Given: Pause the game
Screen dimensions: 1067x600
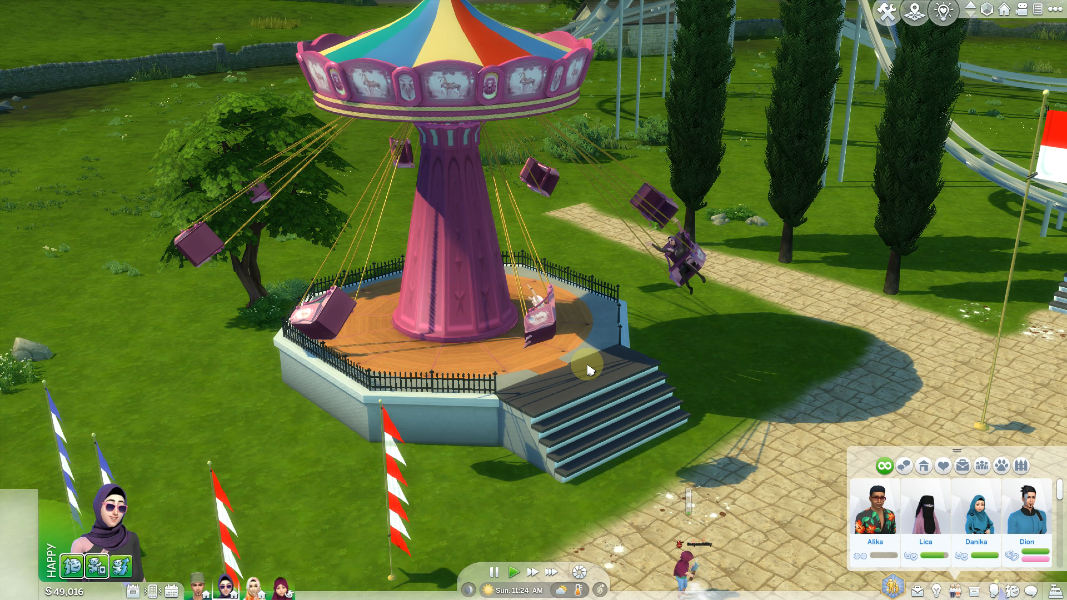Looking at the screenshot, I should (494, 572).
